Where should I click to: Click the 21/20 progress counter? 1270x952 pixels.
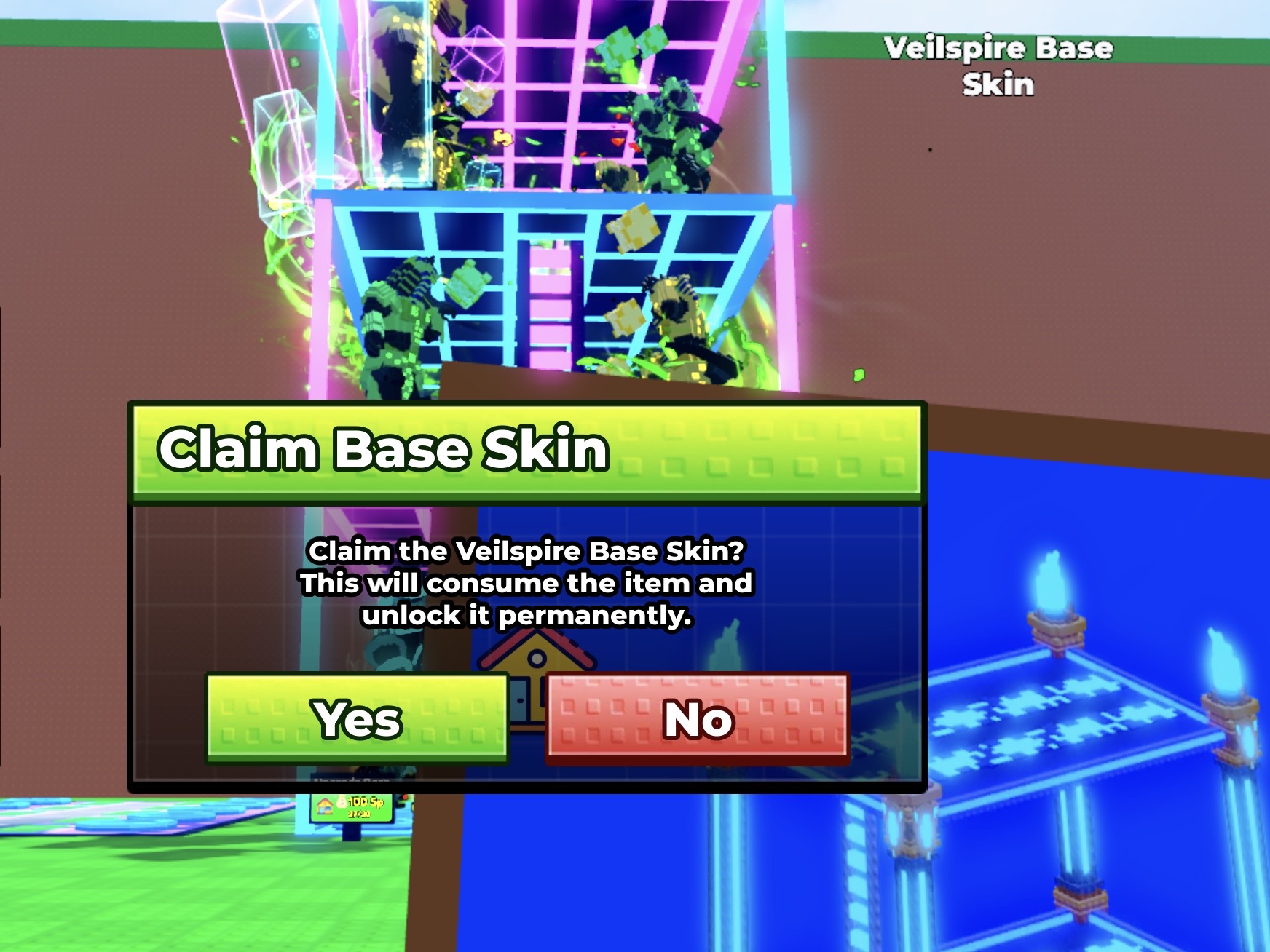pyautogui.click(x=358, y=813)
